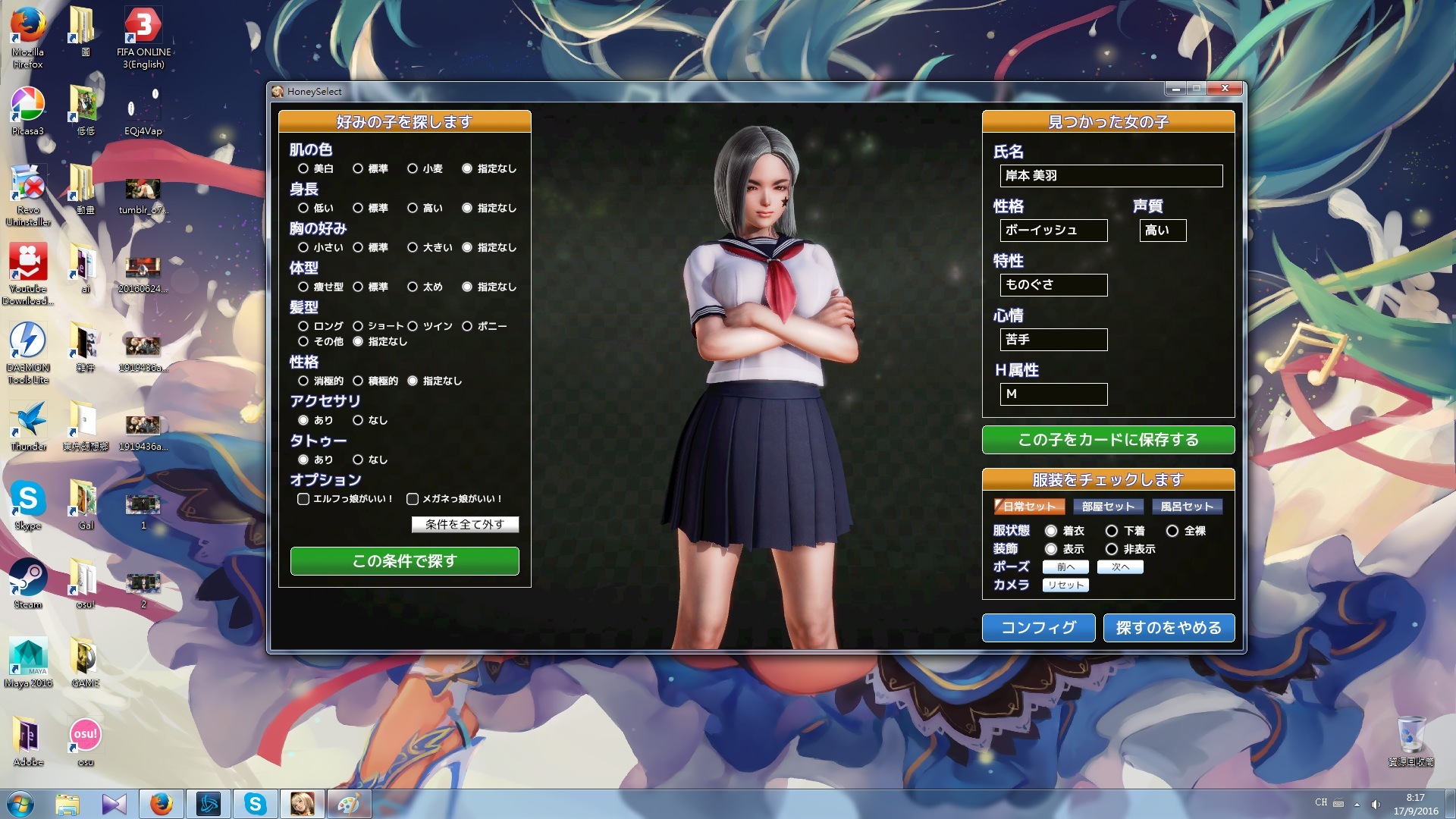The height and width of the screenshot is (819, 1456).
Task: Select the 日常セット outfit tab
Action: tap(1029, 507)
